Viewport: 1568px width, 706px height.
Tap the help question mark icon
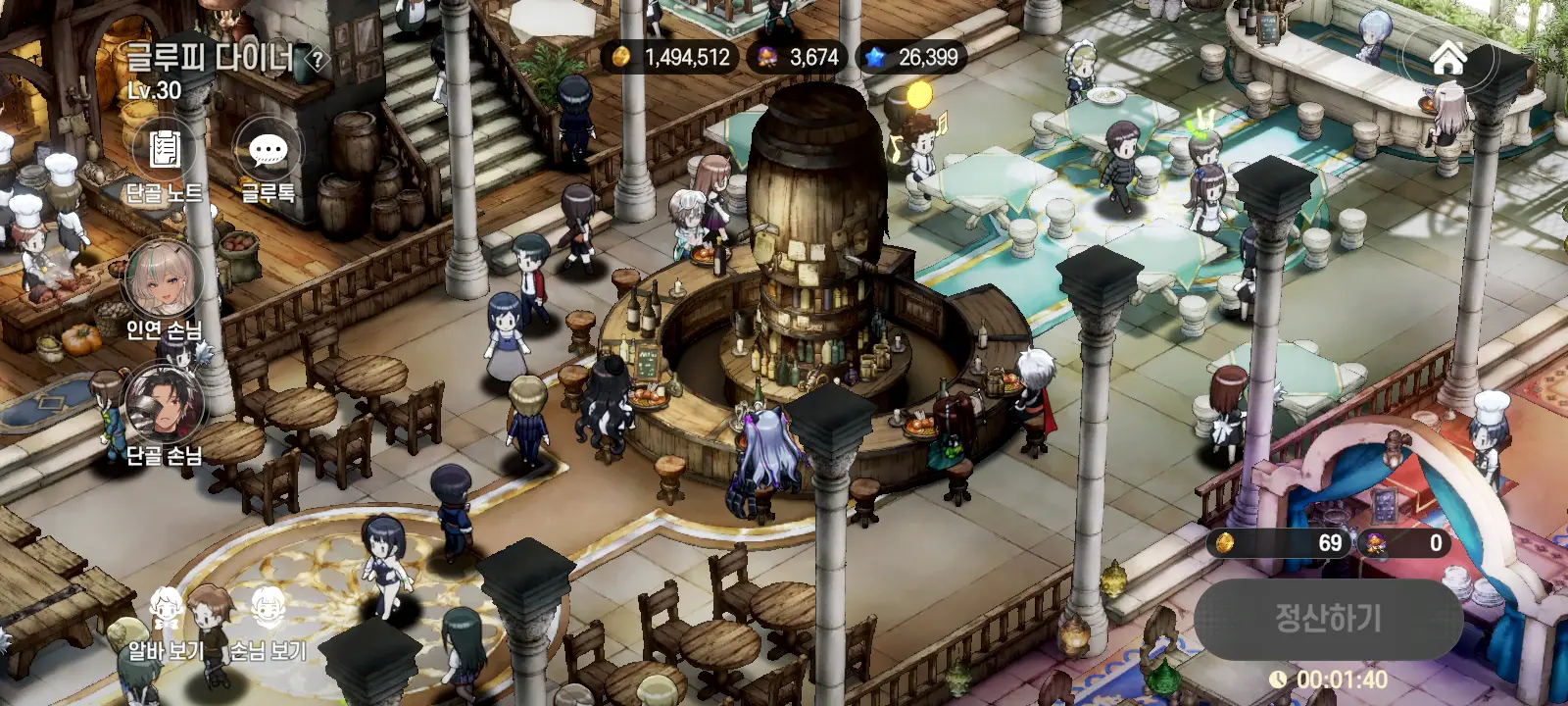click(x=317, y=61)
